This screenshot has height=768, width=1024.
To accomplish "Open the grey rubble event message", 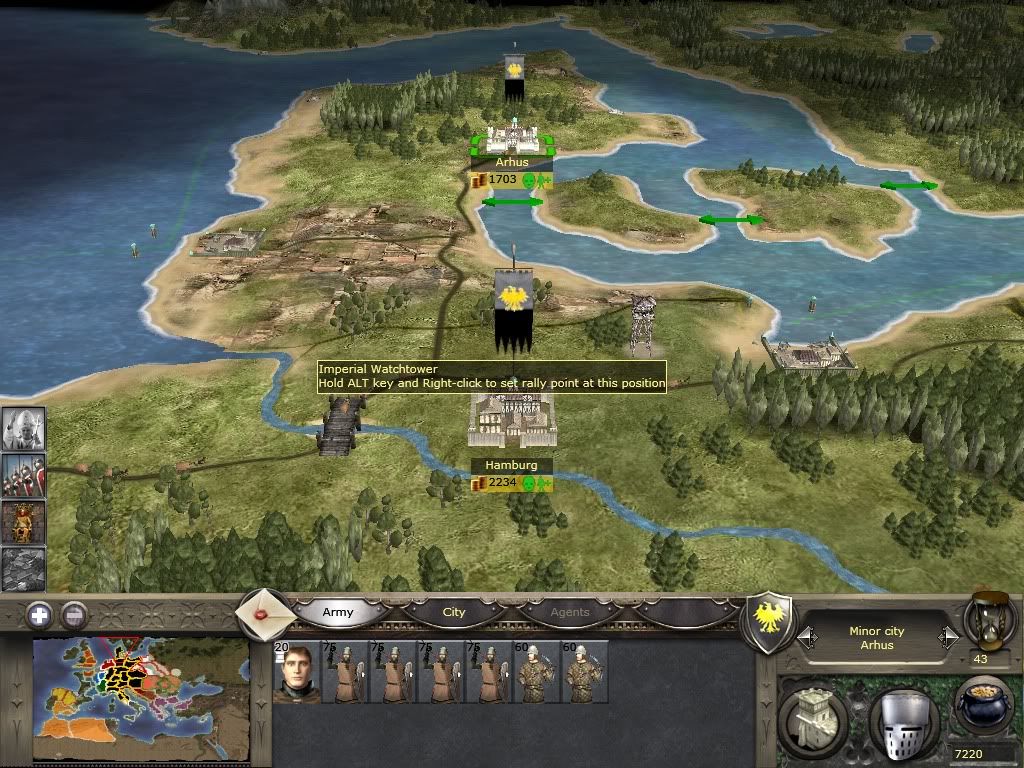I will (22, 568).
